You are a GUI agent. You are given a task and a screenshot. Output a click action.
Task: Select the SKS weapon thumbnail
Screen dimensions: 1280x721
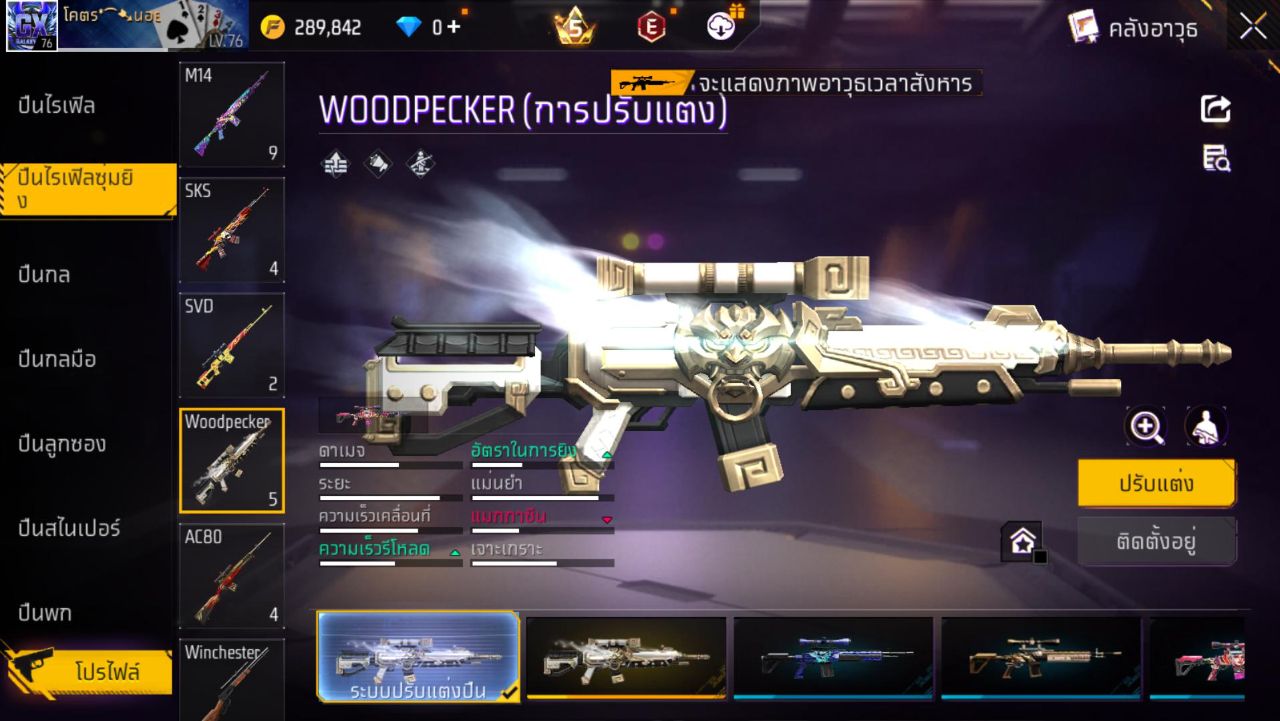(231, 230)
